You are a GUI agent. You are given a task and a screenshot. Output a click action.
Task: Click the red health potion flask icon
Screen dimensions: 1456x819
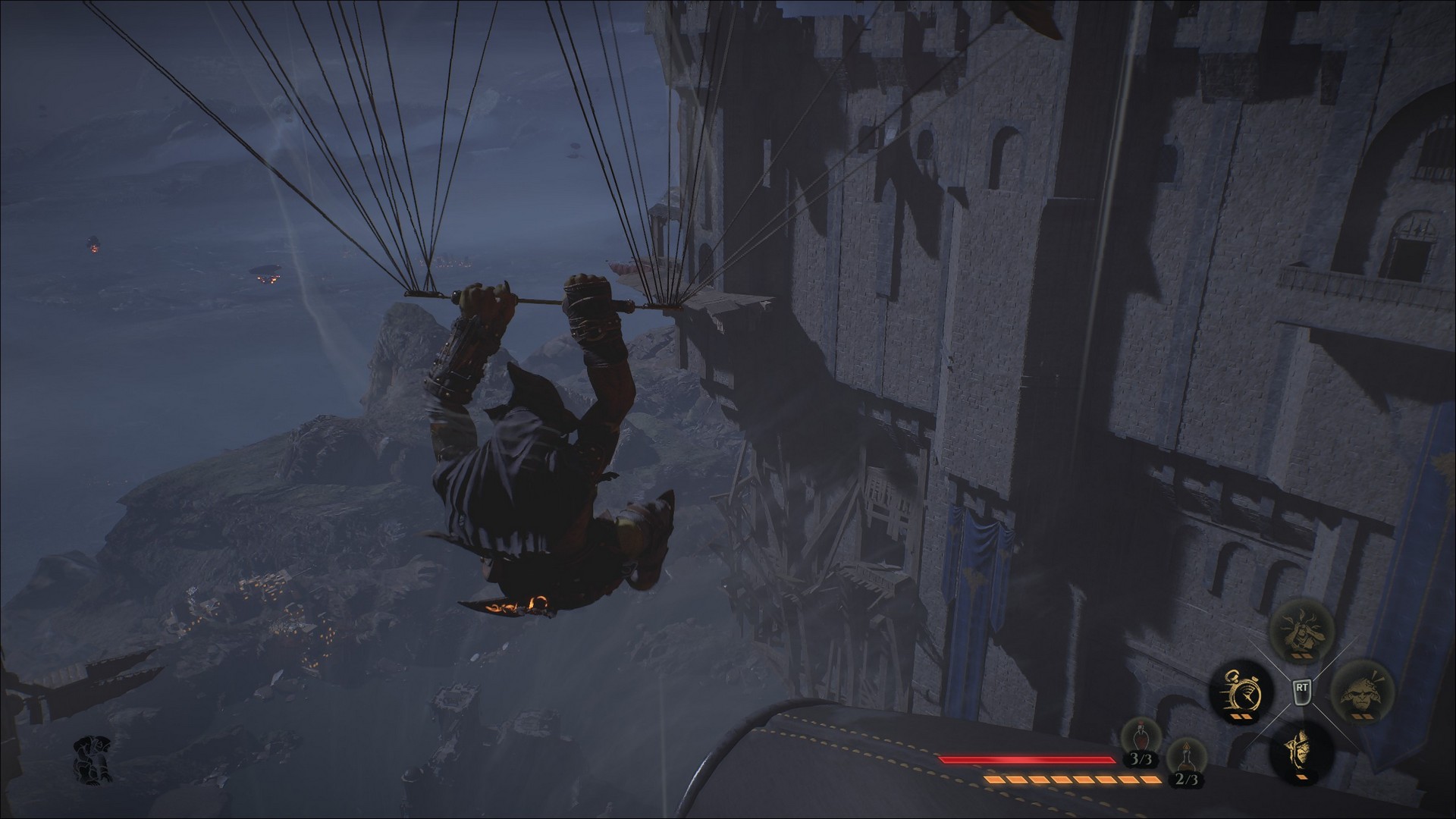(x=1141, y=735)
